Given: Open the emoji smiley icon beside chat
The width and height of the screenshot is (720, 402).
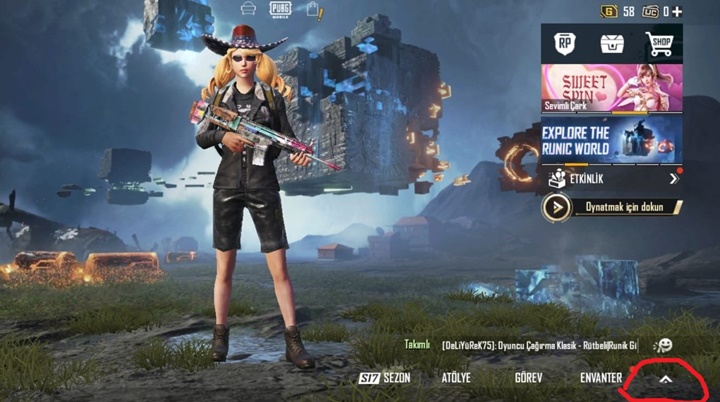Looking at the screenshot, I should pos(662,345).
